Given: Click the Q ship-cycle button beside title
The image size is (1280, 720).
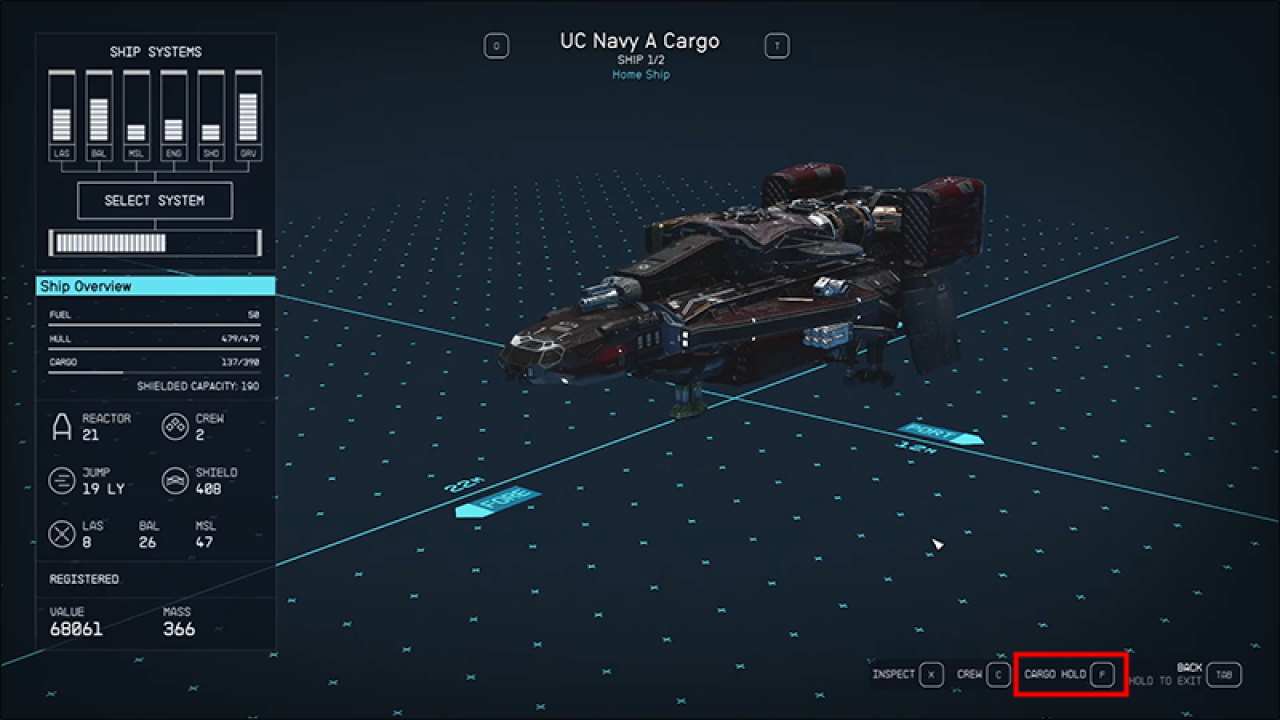Looking at the screenshot, I should [x=497, y=45].
